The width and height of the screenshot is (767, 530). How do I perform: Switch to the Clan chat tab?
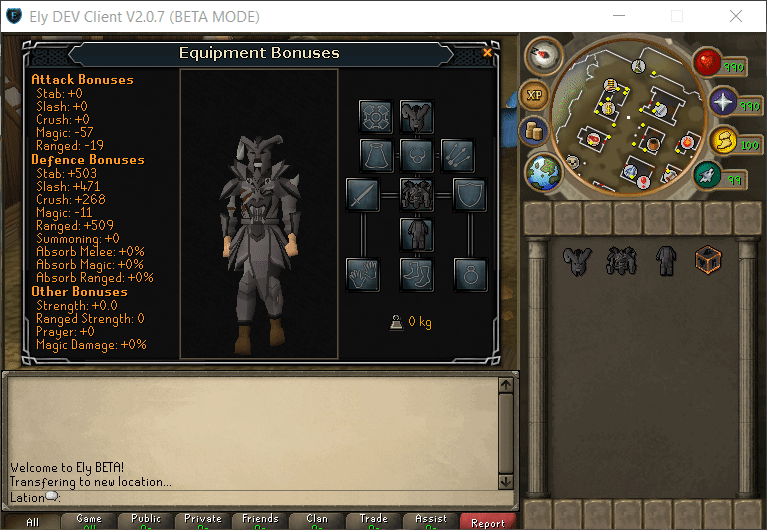point(317,521)
